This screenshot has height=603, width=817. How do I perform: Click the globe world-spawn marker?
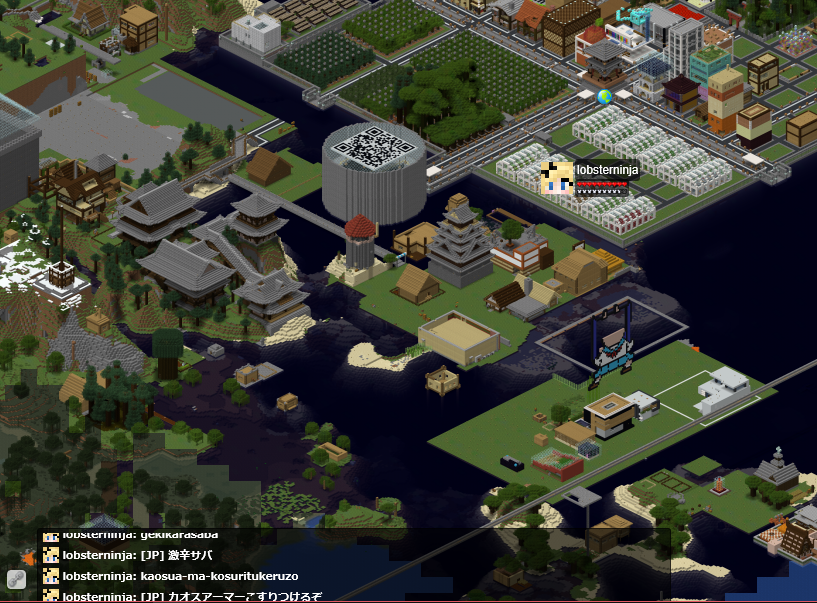click(604, 97)
